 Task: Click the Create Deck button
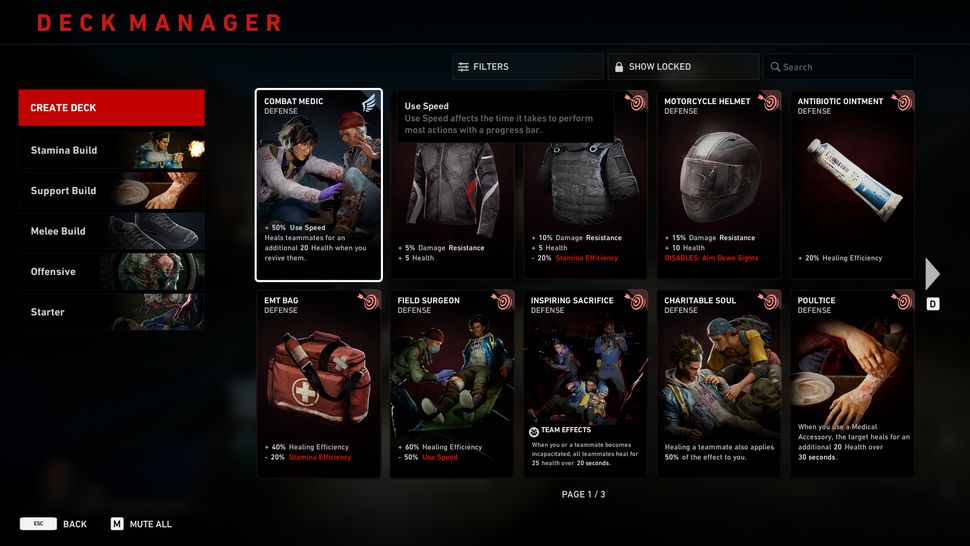pyautogui.click(x=111, y=108)
